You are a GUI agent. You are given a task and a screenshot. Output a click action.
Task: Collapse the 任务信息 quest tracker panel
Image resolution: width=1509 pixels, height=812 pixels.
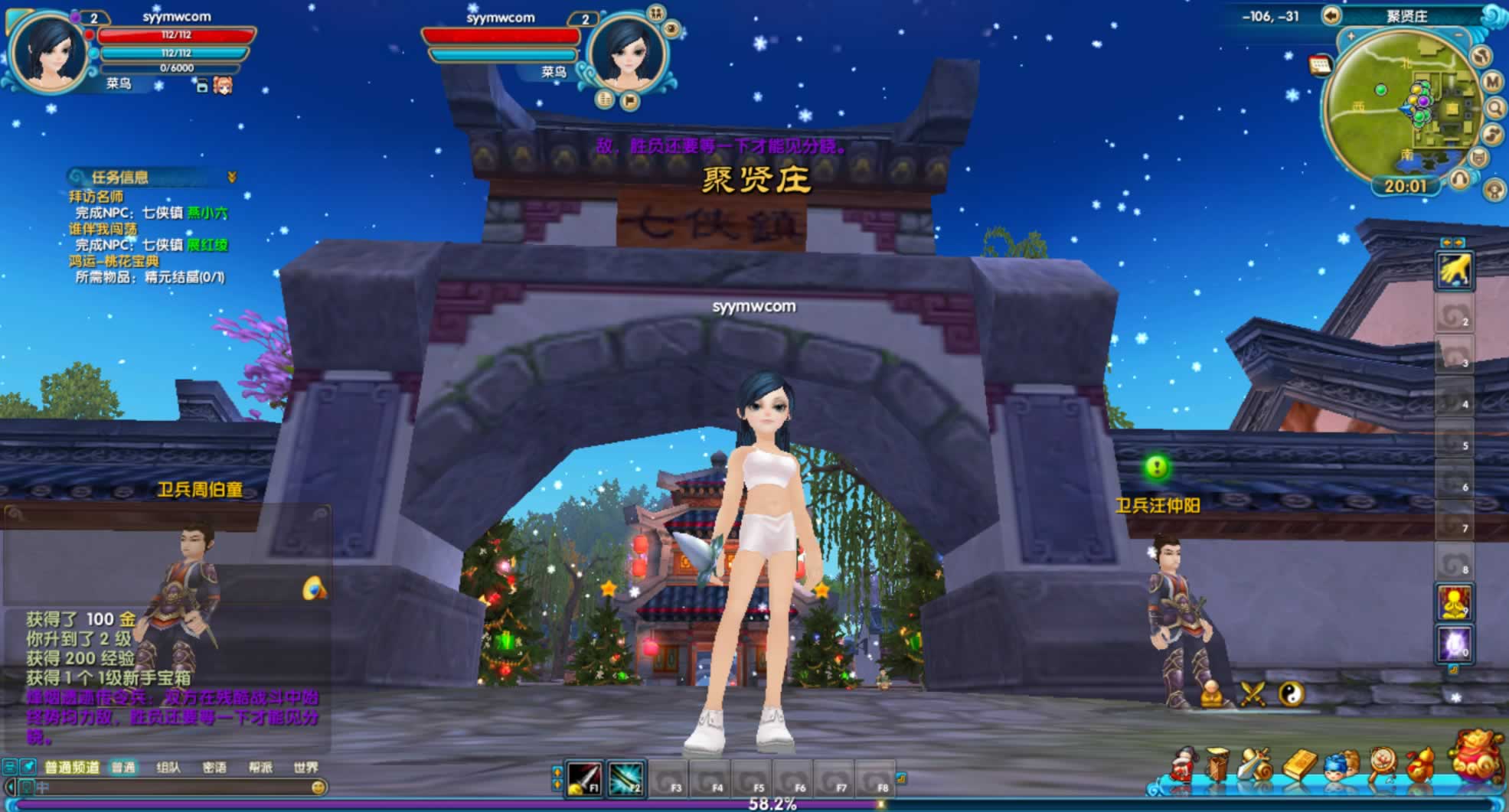[x=231, y=178]
